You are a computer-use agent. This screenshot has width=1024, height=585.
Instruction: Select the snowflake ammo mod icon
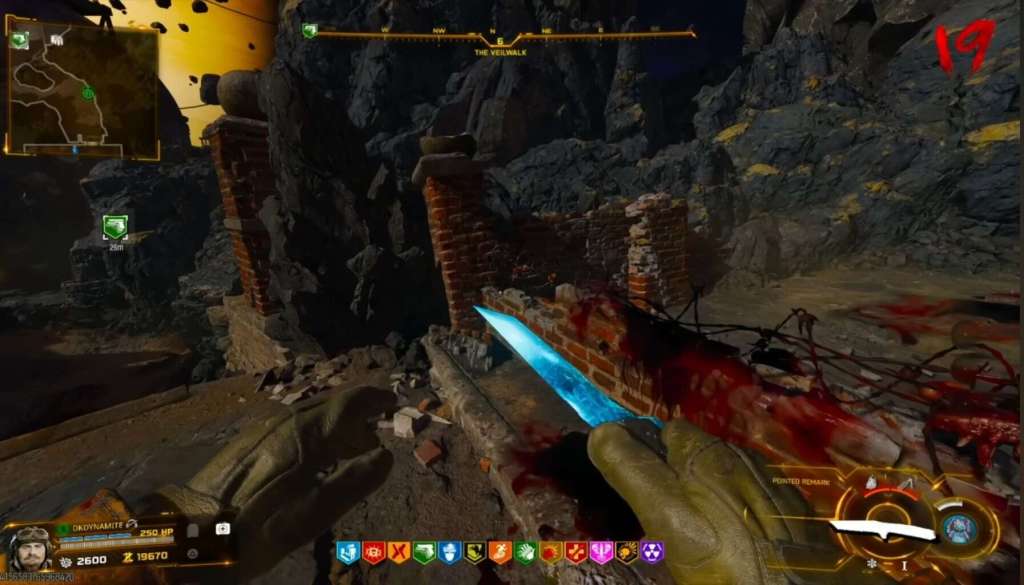(872, 565)
